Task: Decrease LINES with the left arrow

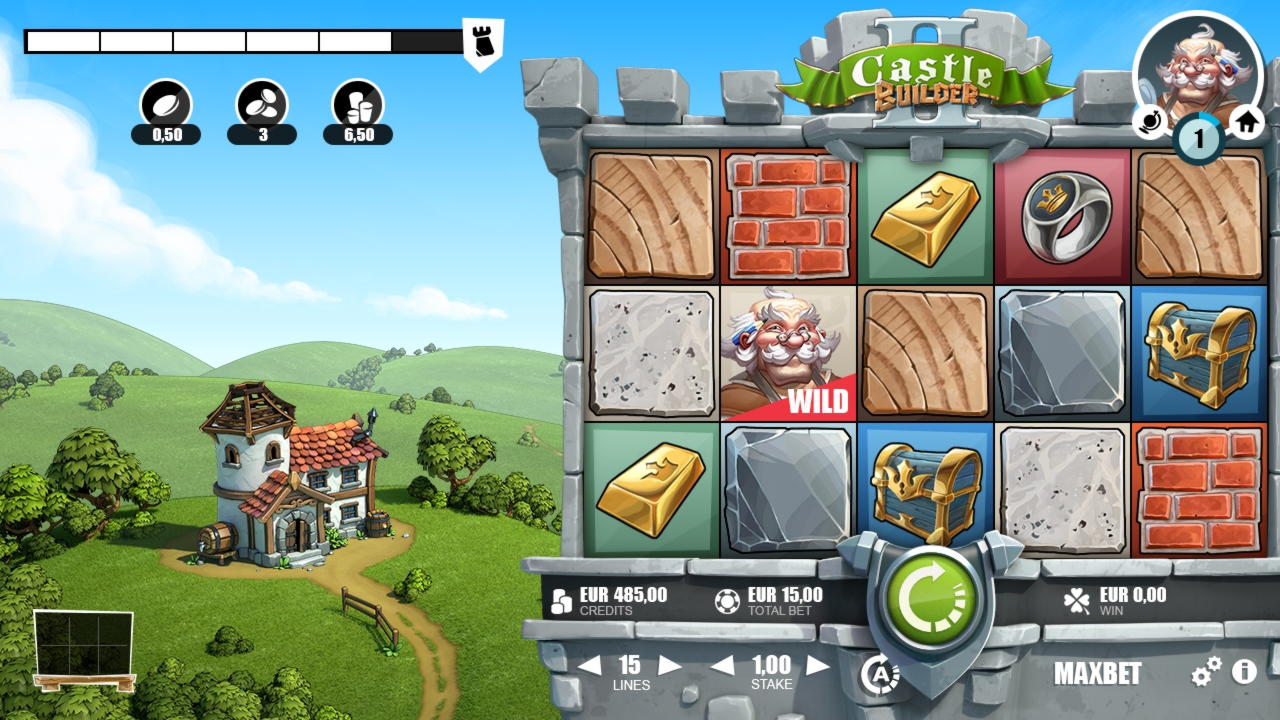Action: [x=590, y=665]
